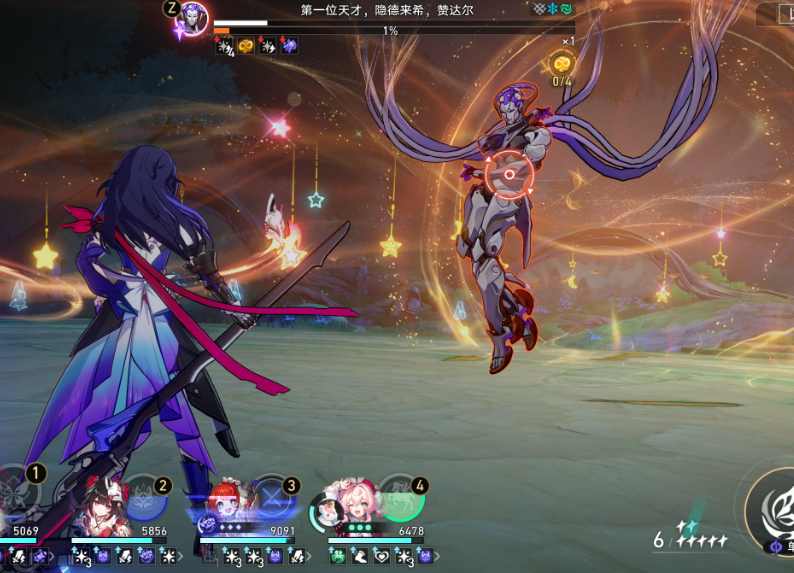Inspect pink-haired character's heart buff icon
794x573 pixels.
pyautogui.click(x=381, y=555)
